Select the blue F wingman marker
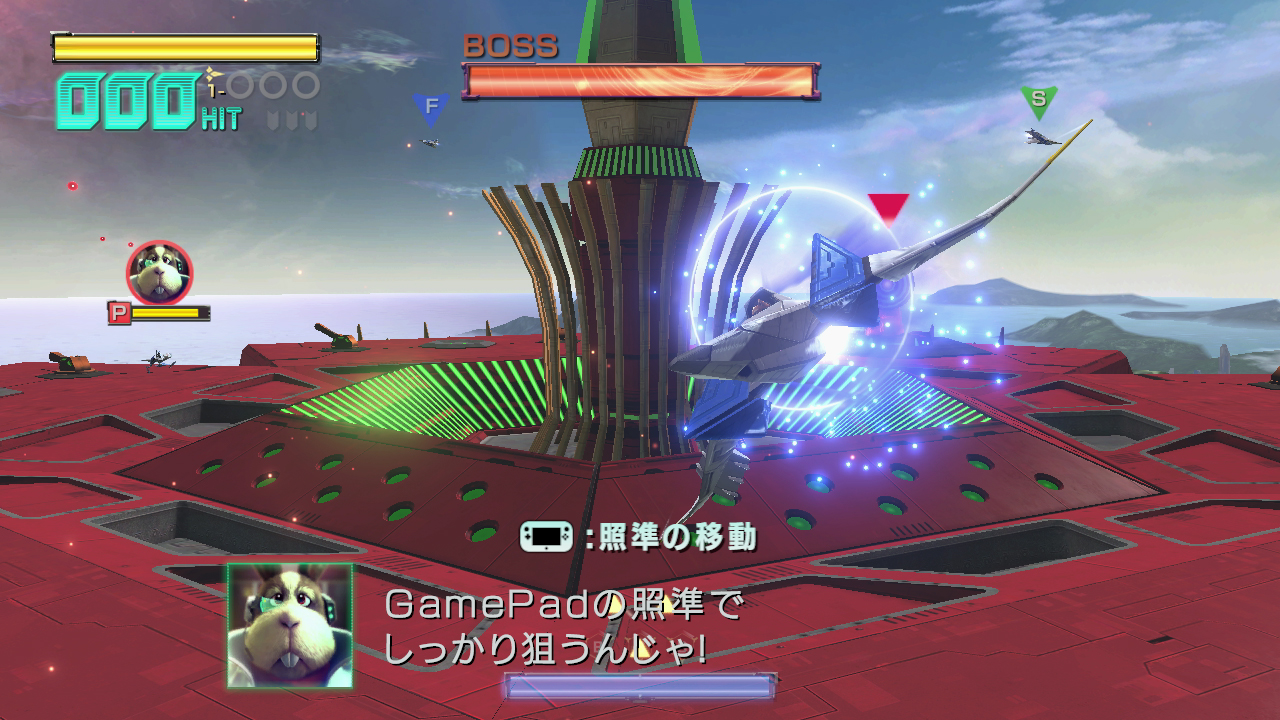 429,103
